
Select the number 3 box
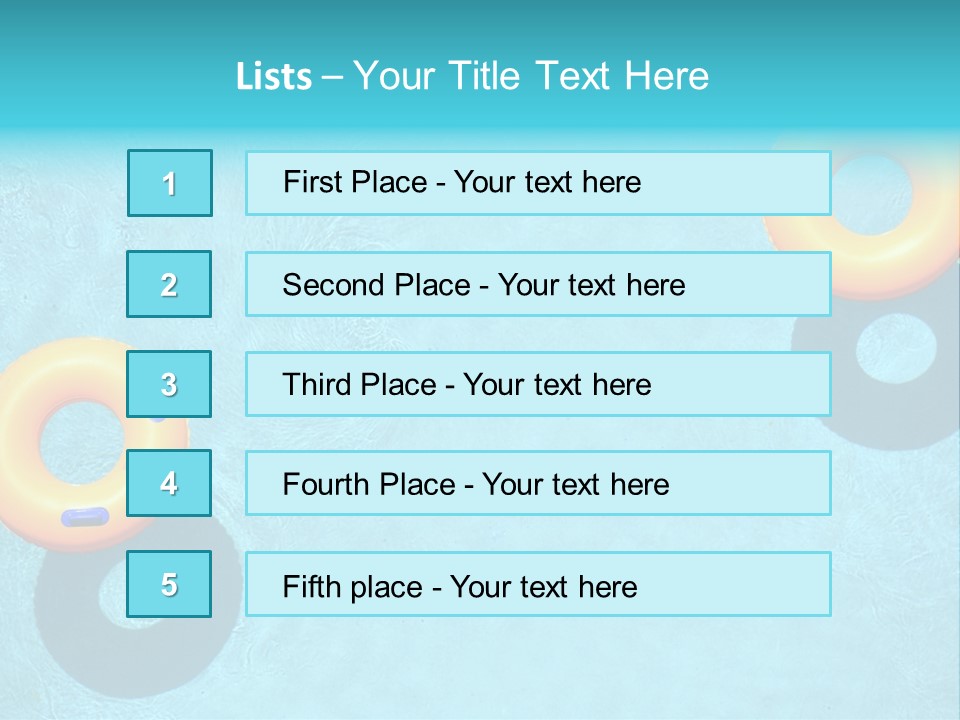[x=170, y=384]
